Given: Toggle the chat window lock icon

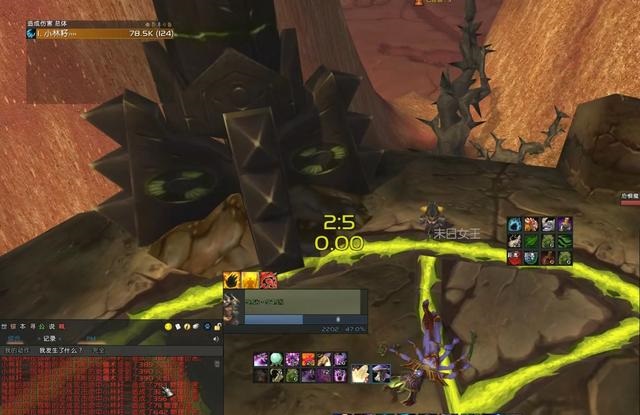Looking at the screenshot, I should pos(219,327).
